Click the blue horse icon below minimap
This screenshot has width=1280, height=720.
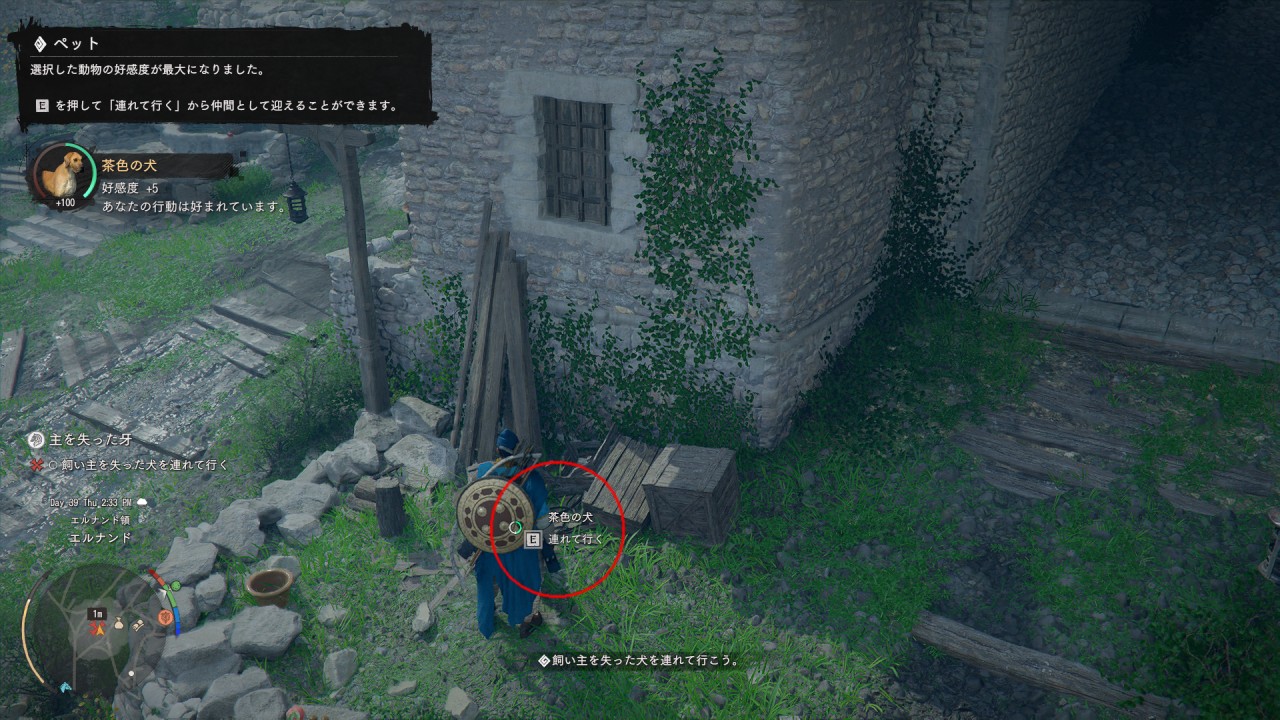coord(66,687)
